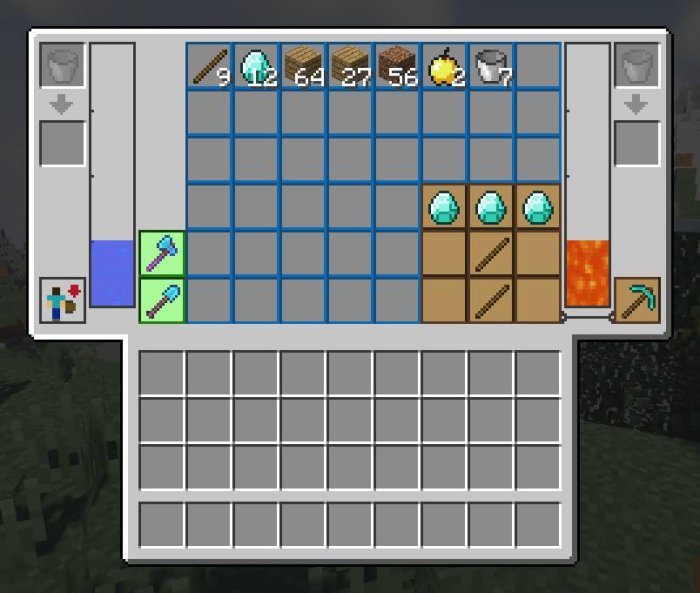Grab the 64 oak planks stack

[303, 66]
